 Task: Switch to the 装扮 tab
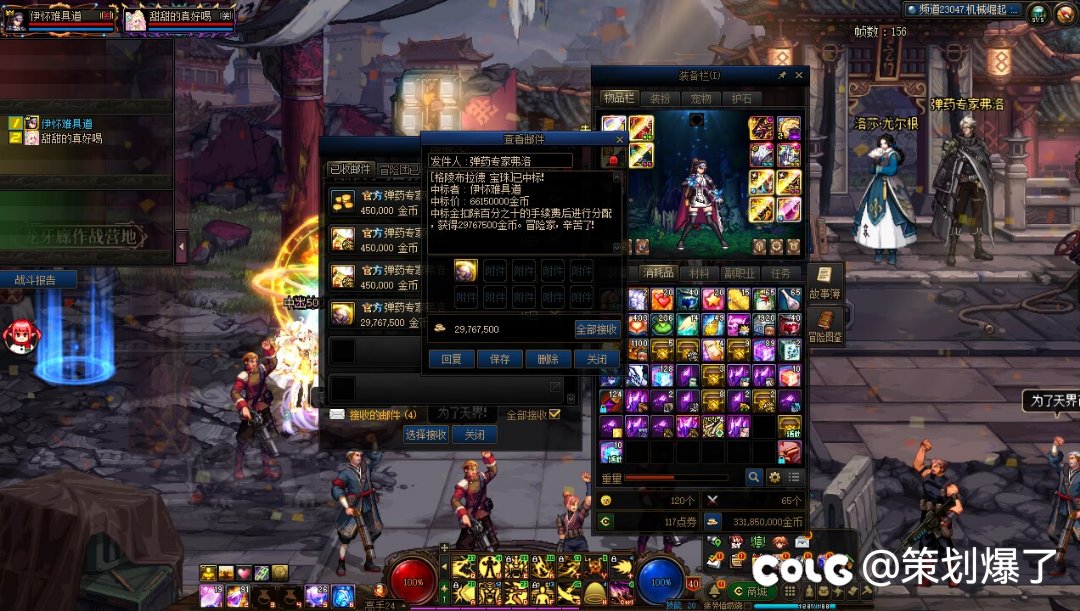coord(660,98)
